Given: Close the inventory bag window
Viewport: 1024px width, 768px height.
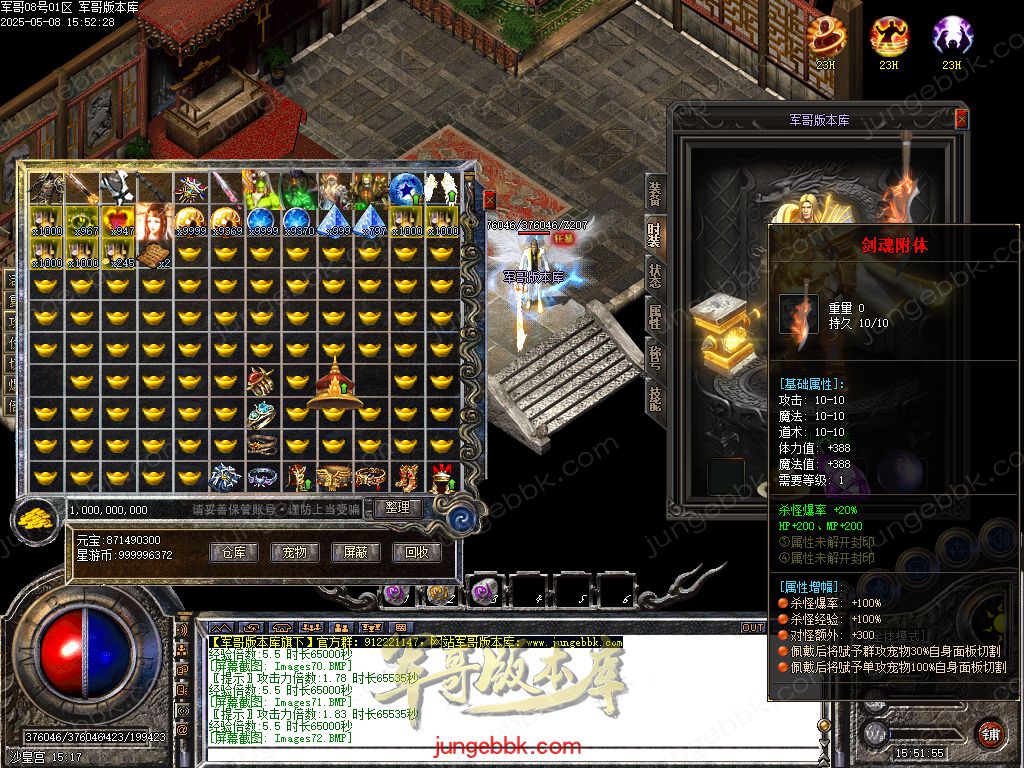Looking at the screenshot, I should click(x=489, y=199).
